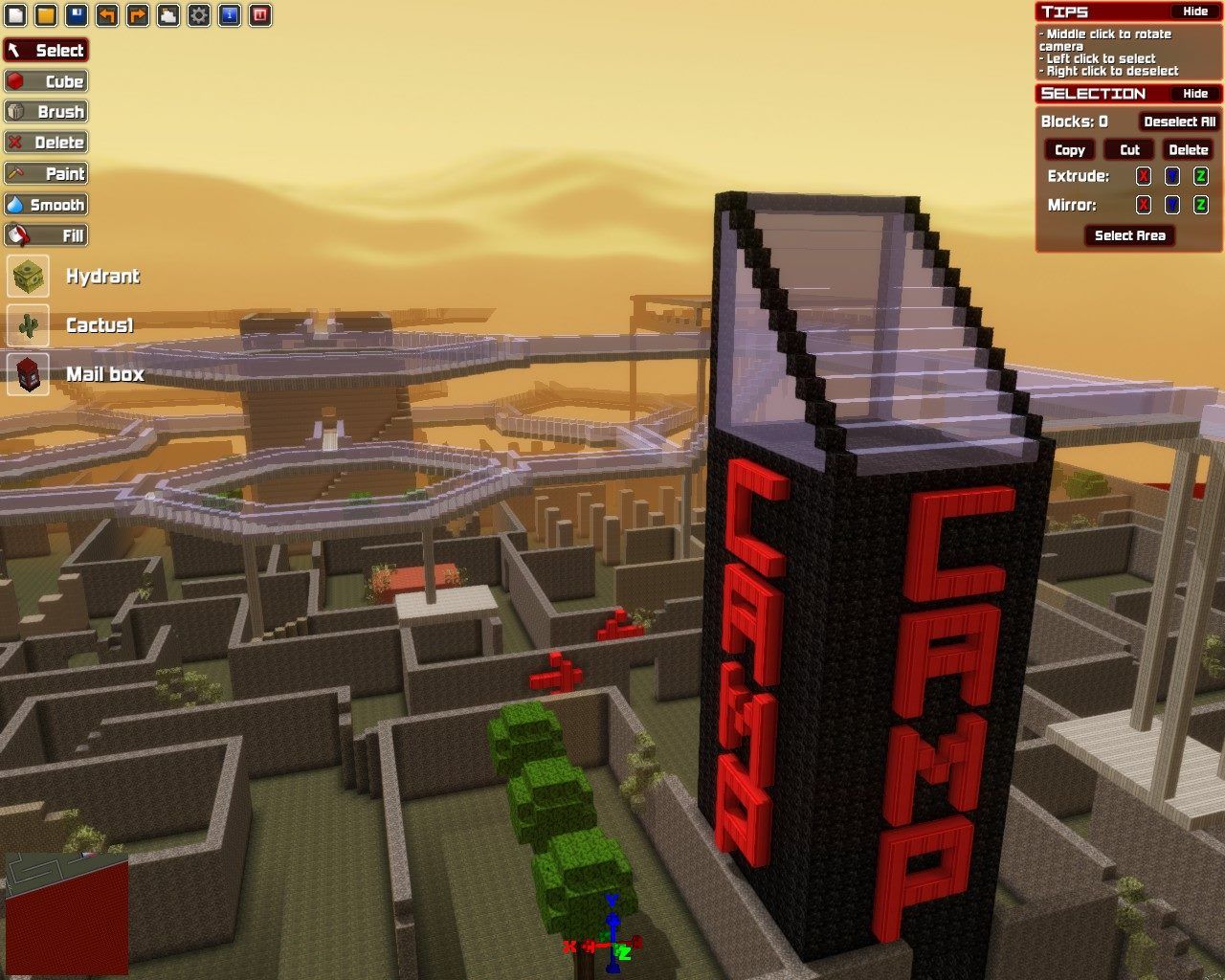
Task: Create a new file with the blank page icon
Action: pyautogui.click(x=15, y=15)
